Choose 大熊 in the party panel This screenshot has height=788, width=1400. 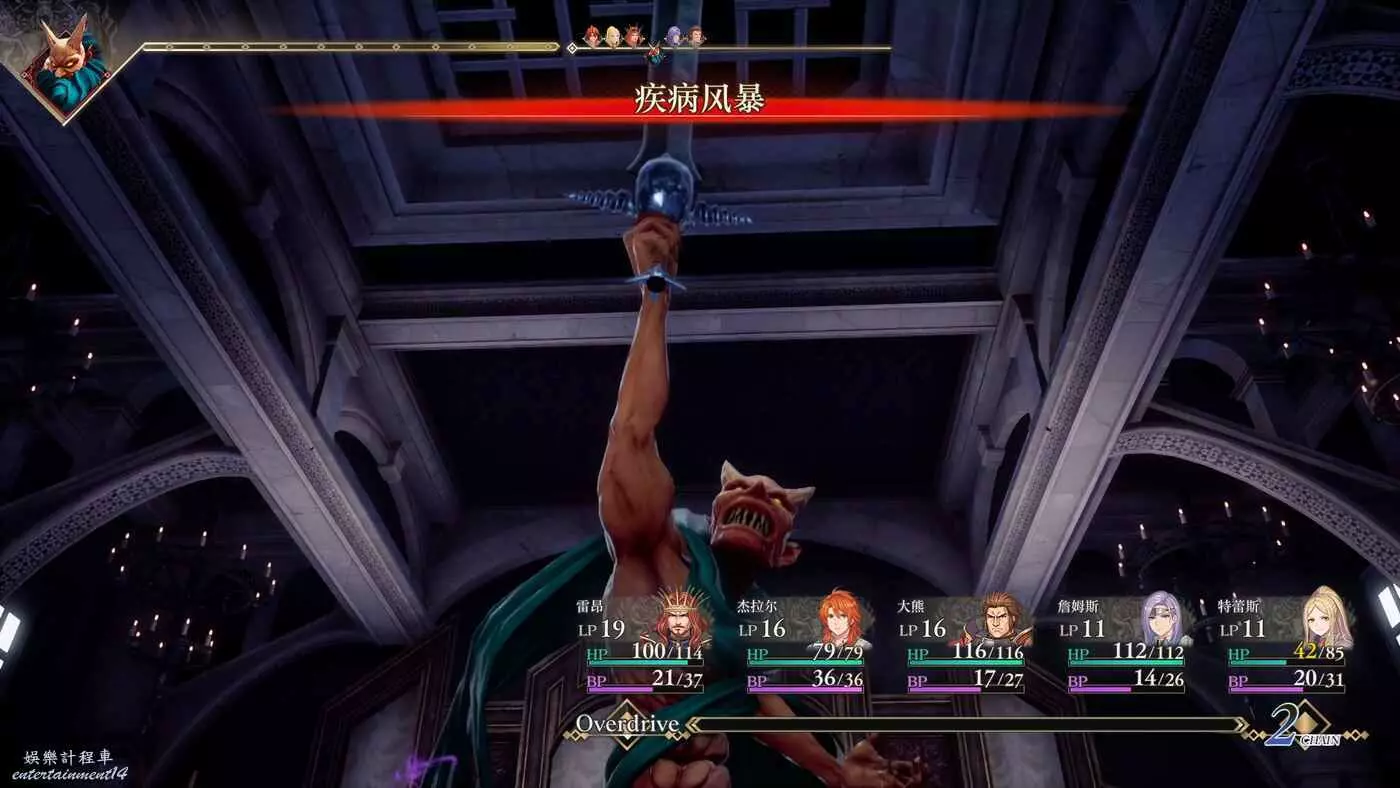coord(1002,621)
